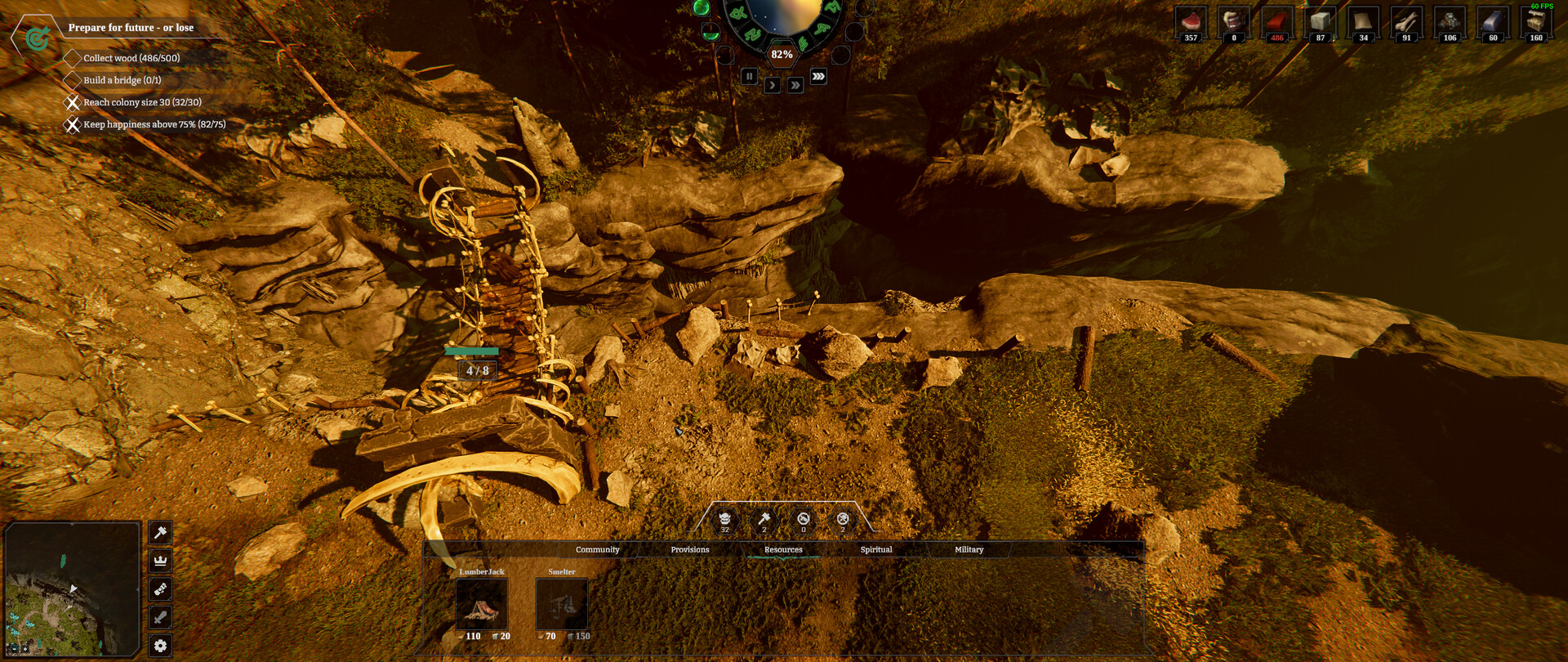1568x662 pixels.
Task: Click the 82% happiness hexagon indicator
Action: 781,52
